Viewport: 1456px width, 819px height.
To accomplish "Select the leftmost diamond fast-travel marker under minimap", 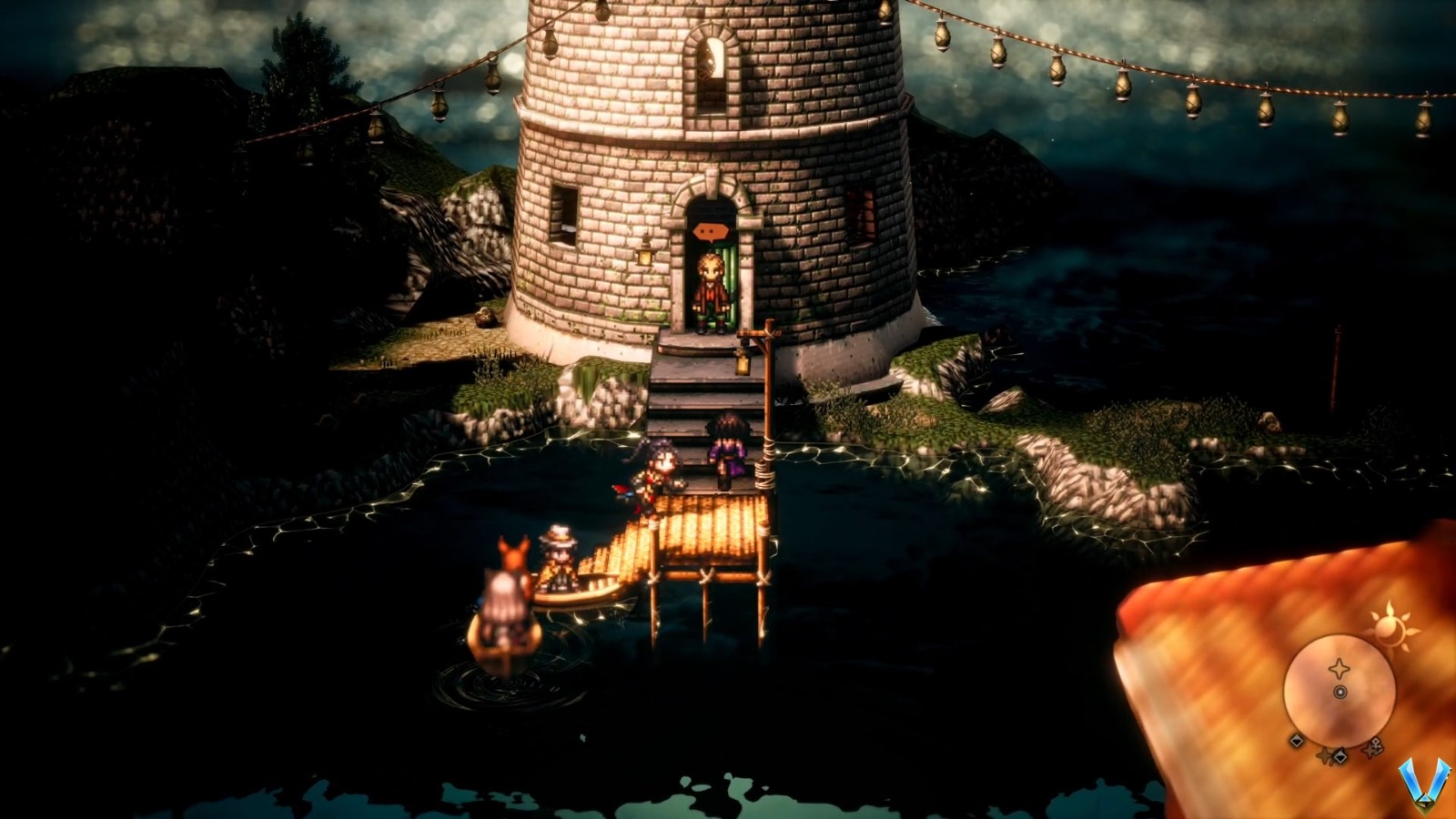I will click(x=1296, y=742).
